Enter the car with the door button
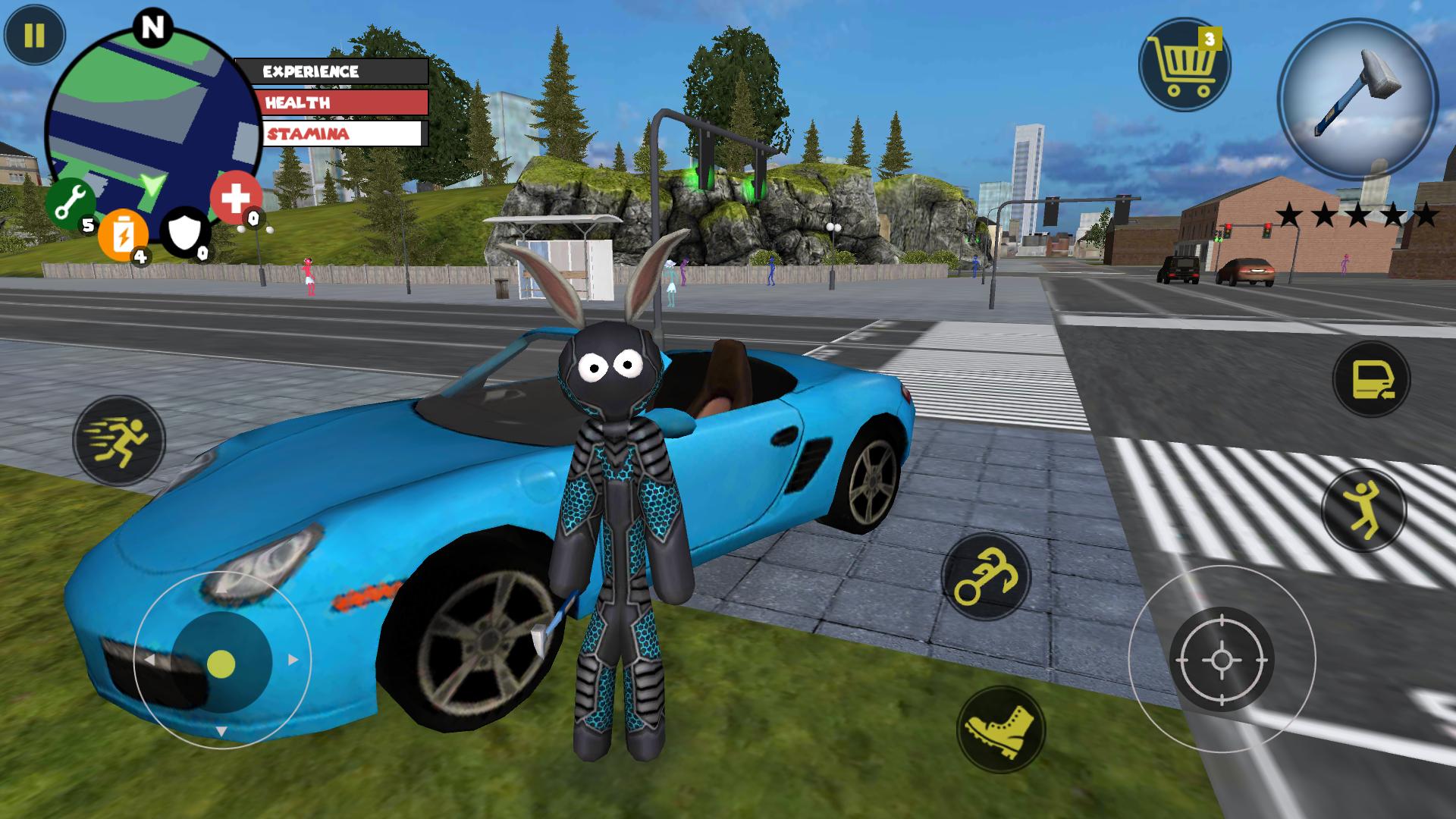The image size is (1456, 819). [1371, 379]
